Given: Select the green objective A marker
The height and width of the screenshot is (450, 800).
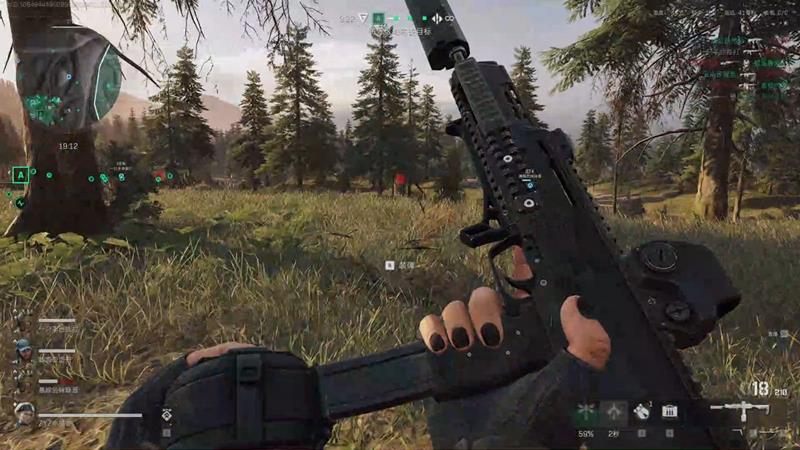Looking at the screenshot, I should click(x=19, y=176).
